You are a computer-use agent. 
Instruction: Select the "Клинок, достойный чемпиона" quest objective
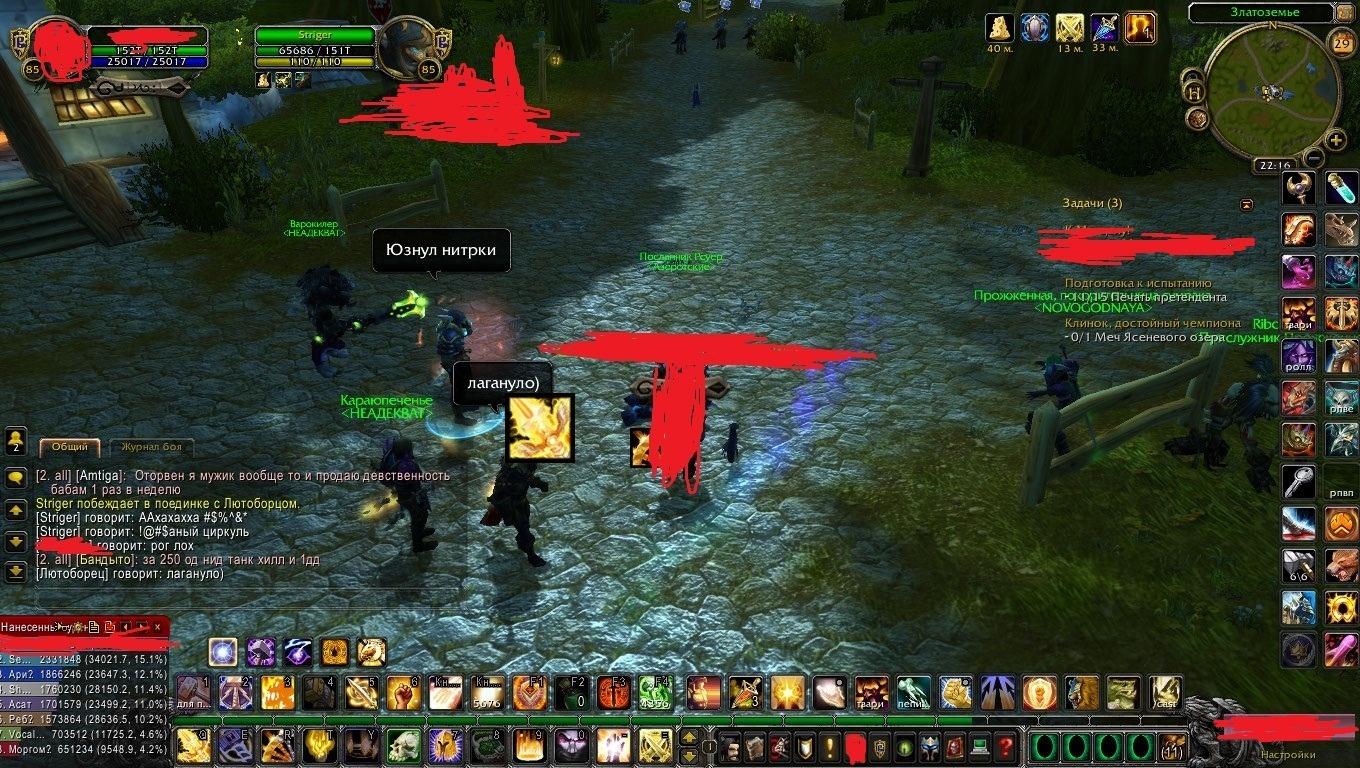[x=1152, y=323]
